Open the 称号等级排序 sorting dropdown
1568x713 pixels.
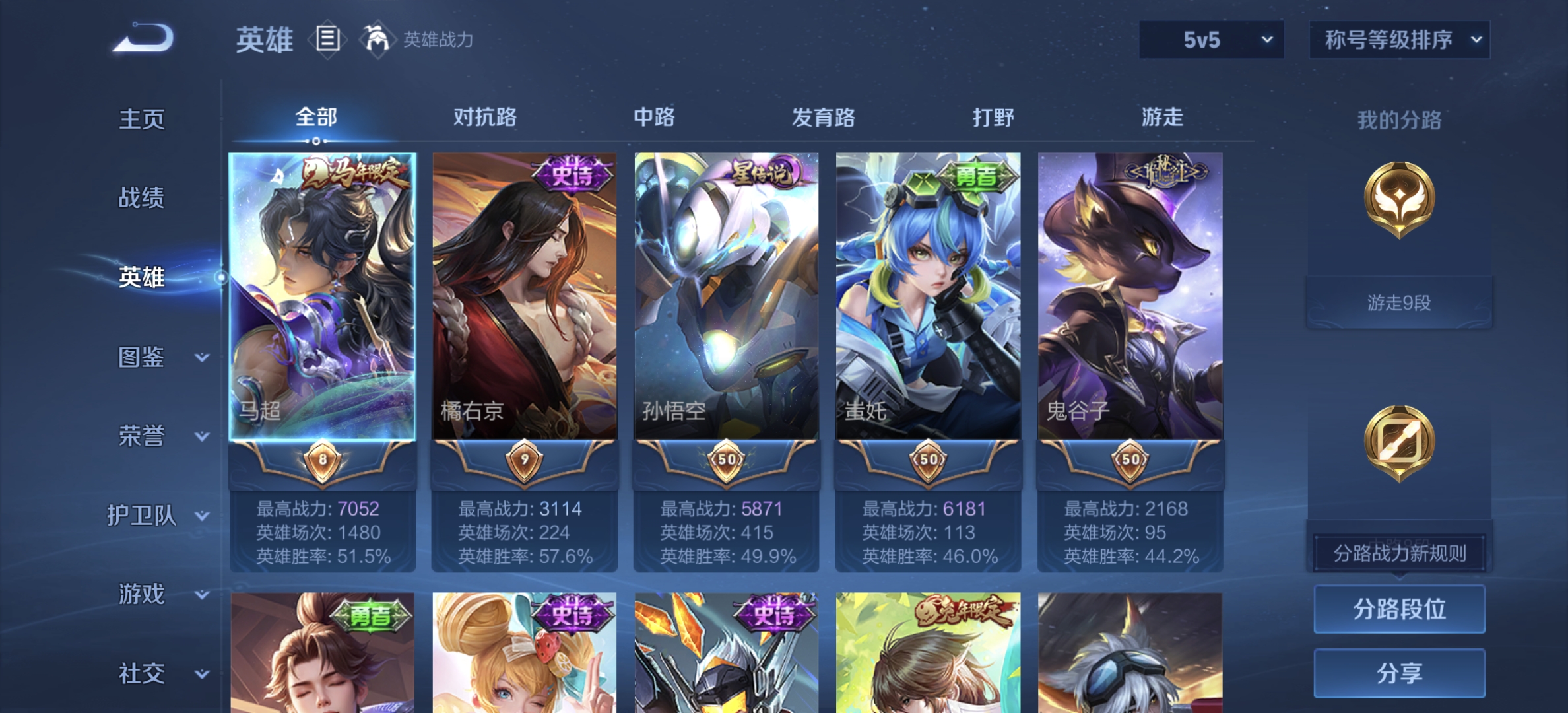click(x=1399, y=40)
